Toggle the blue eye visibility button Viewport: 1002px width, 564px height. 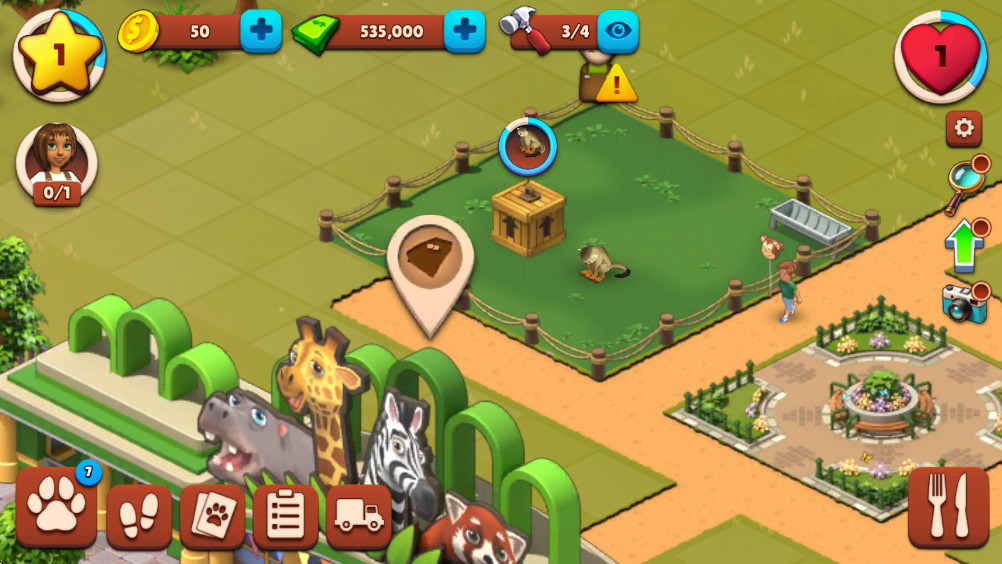[x=618, y=31]
